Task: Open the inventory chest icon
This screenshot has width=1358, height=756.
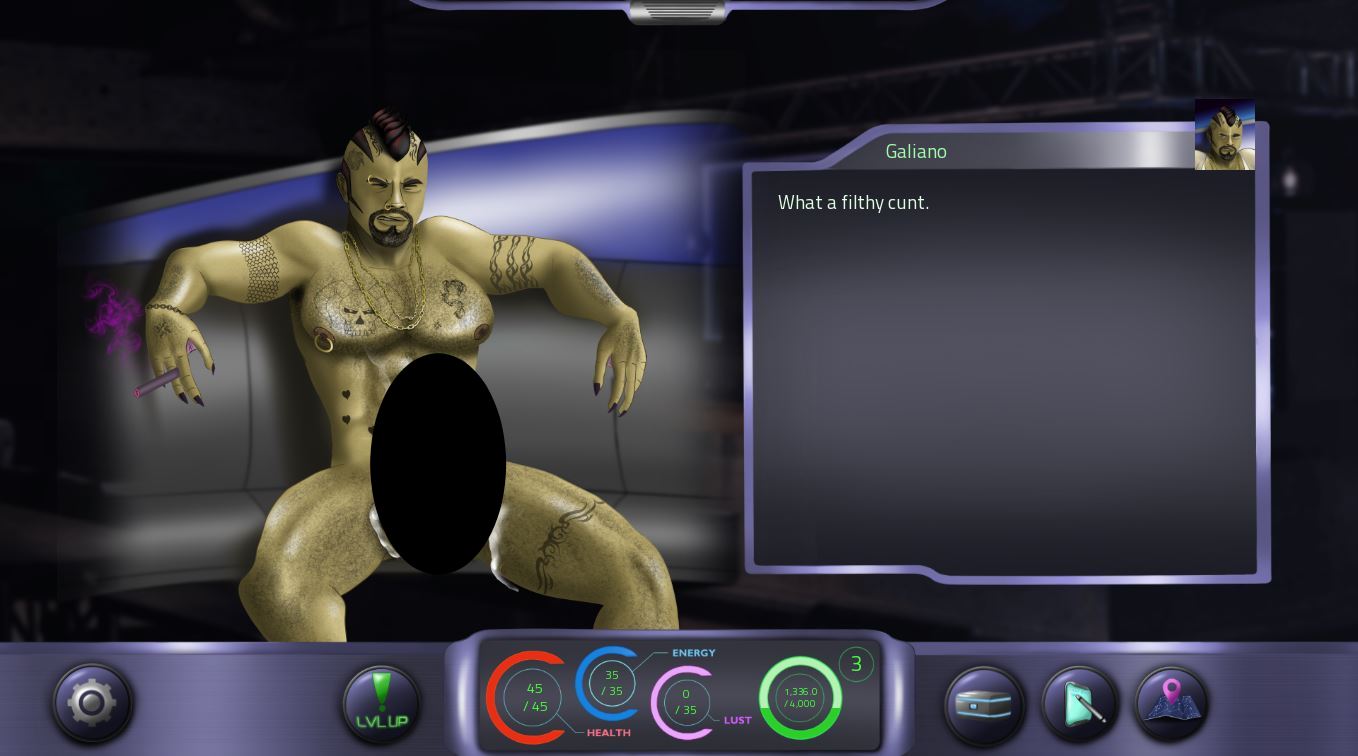Action: pos(984,704)
